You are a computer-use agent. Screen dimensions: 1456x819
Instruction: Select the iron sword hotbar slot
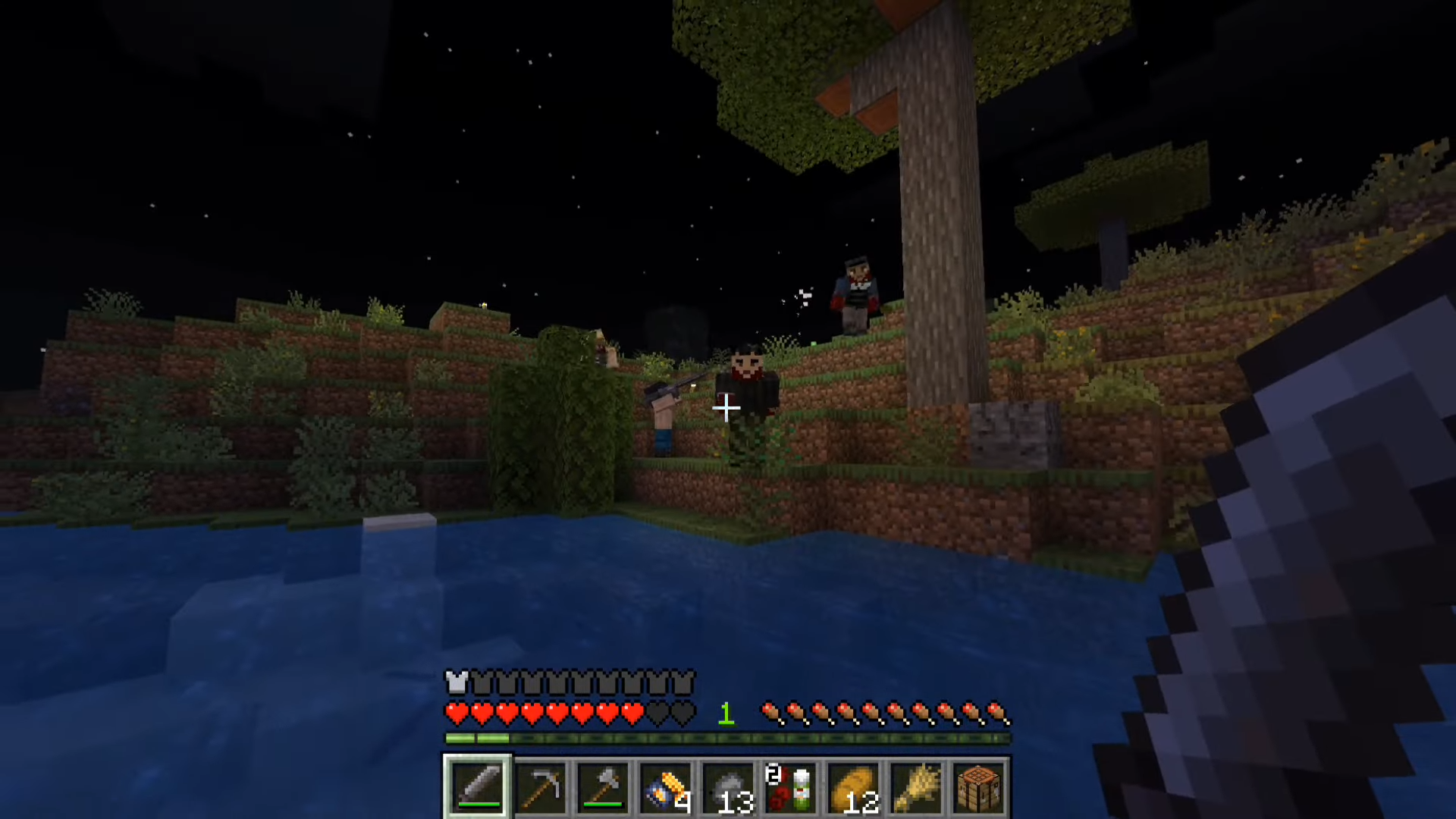tap(478, 787)
